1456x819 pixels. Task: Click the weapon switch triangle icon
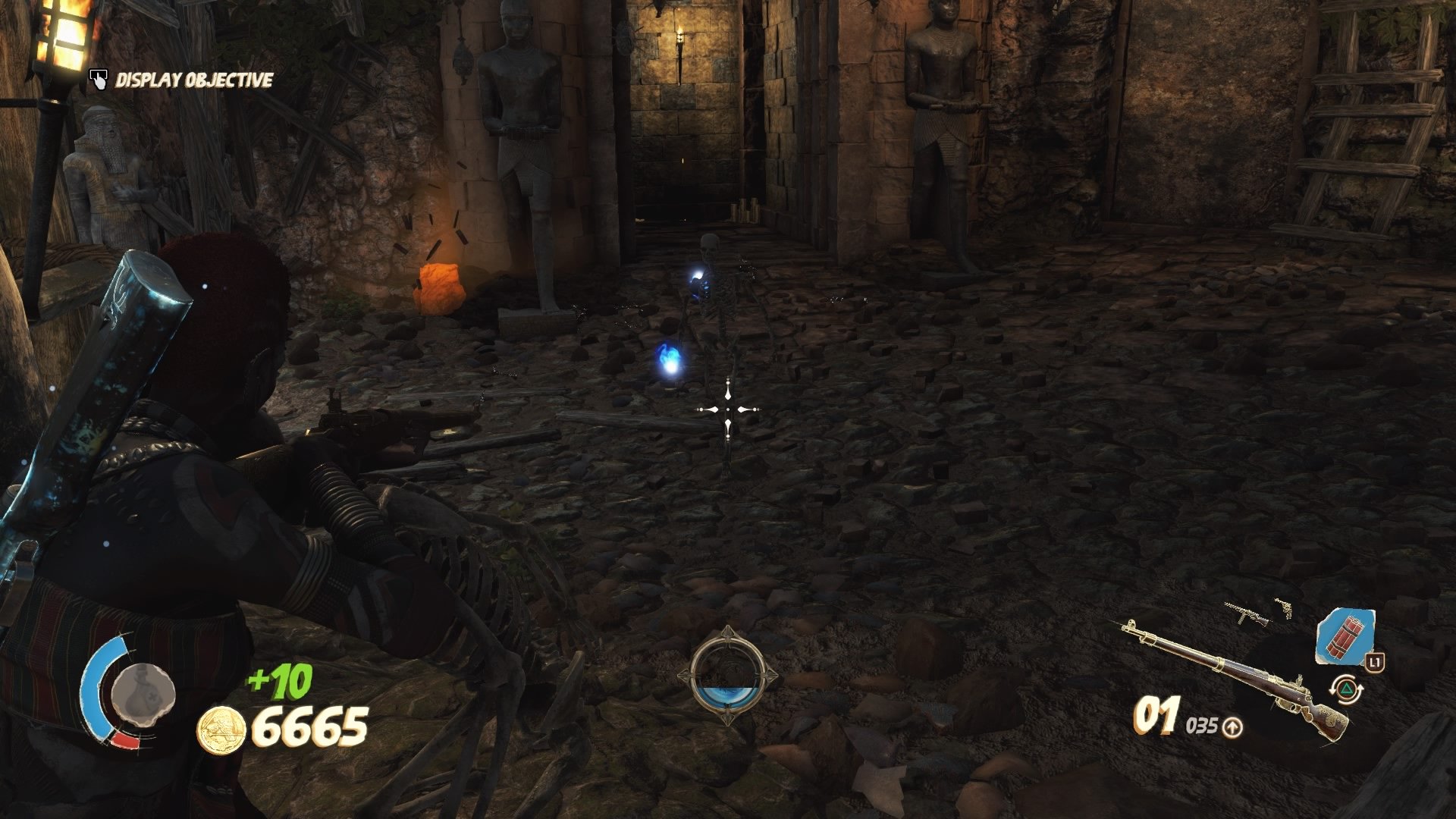[1348, 688]
